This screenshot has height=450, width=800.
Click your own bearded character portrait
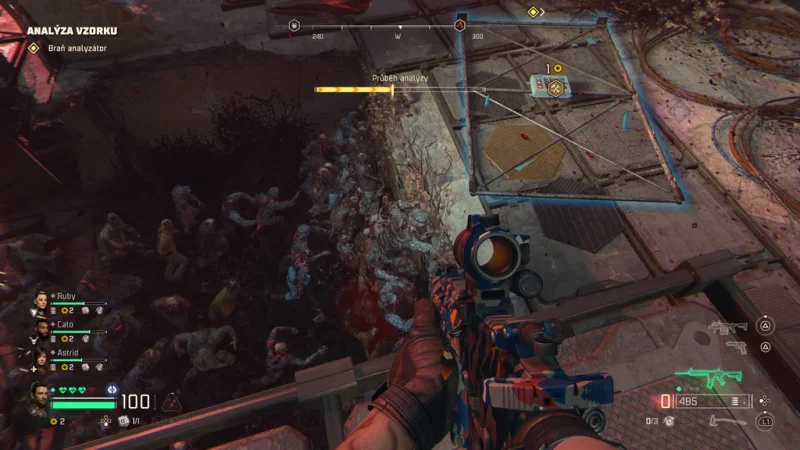(39, 398)
